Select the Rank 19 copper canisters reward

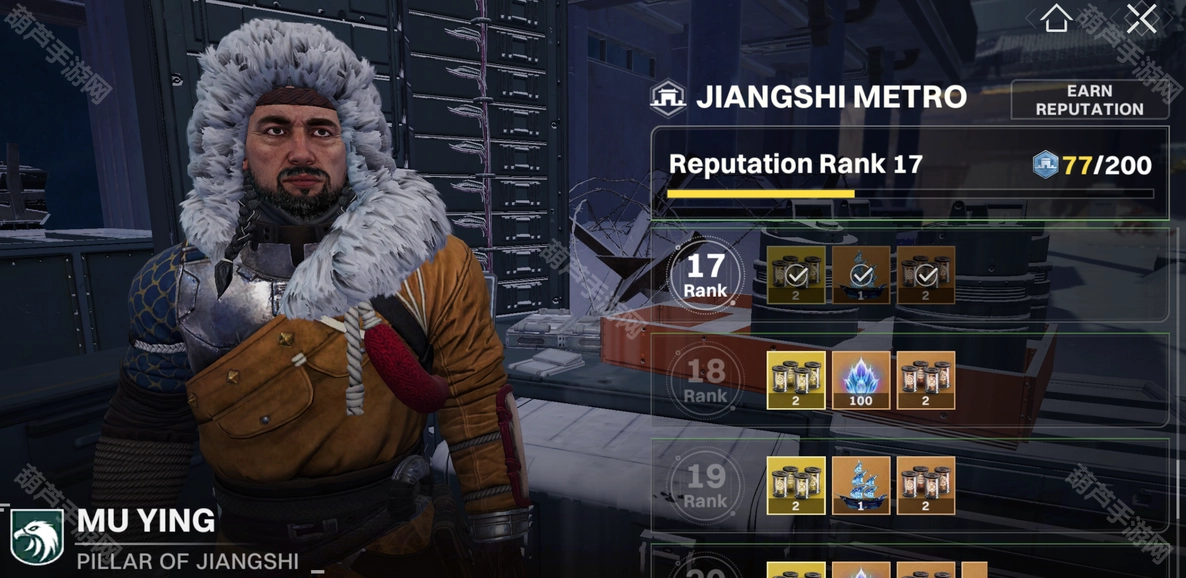(926, 485)
